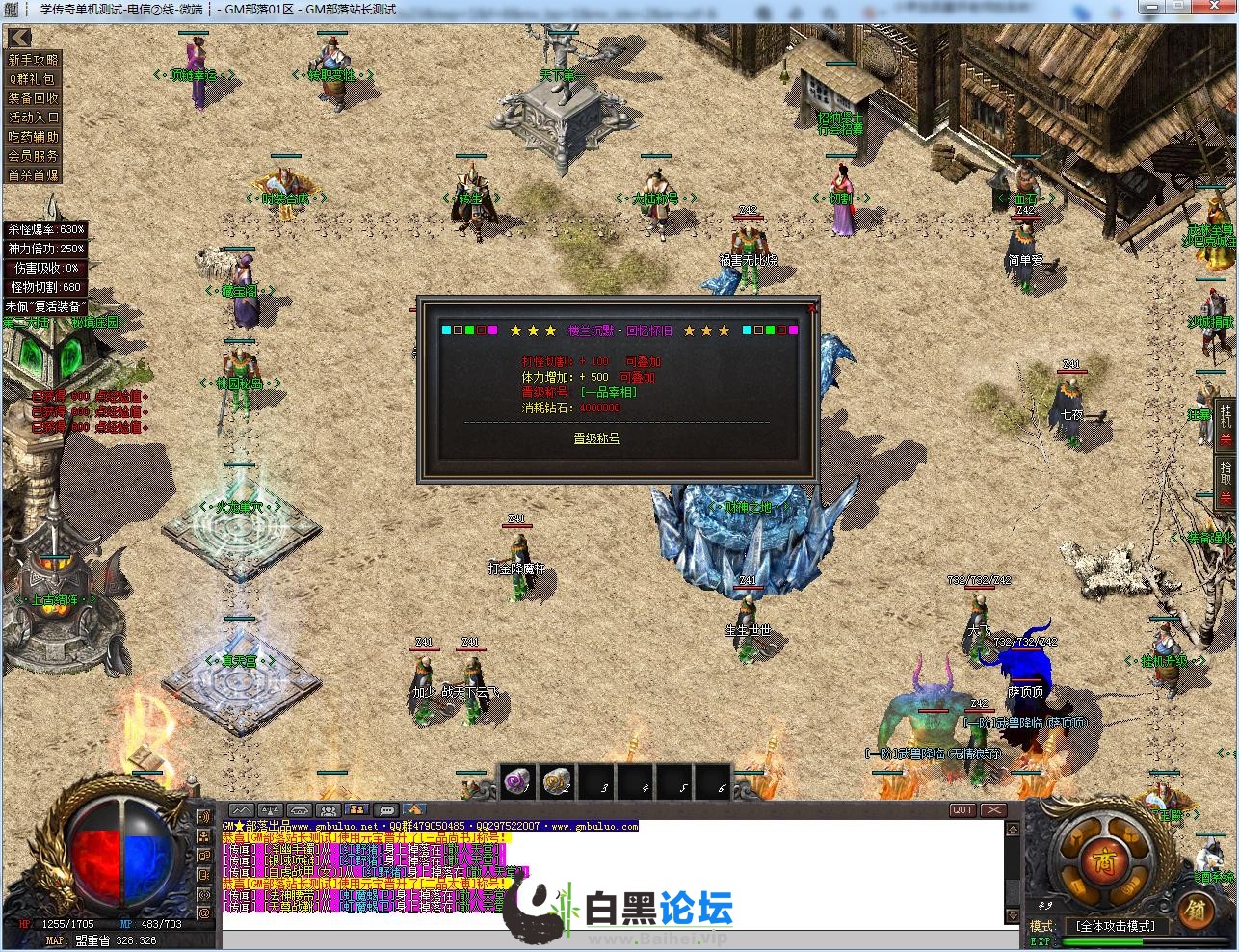Change the 全体攻击模式 attack mode
This screenshot has height=952, width=1239.
click(x=1115, y=926)
